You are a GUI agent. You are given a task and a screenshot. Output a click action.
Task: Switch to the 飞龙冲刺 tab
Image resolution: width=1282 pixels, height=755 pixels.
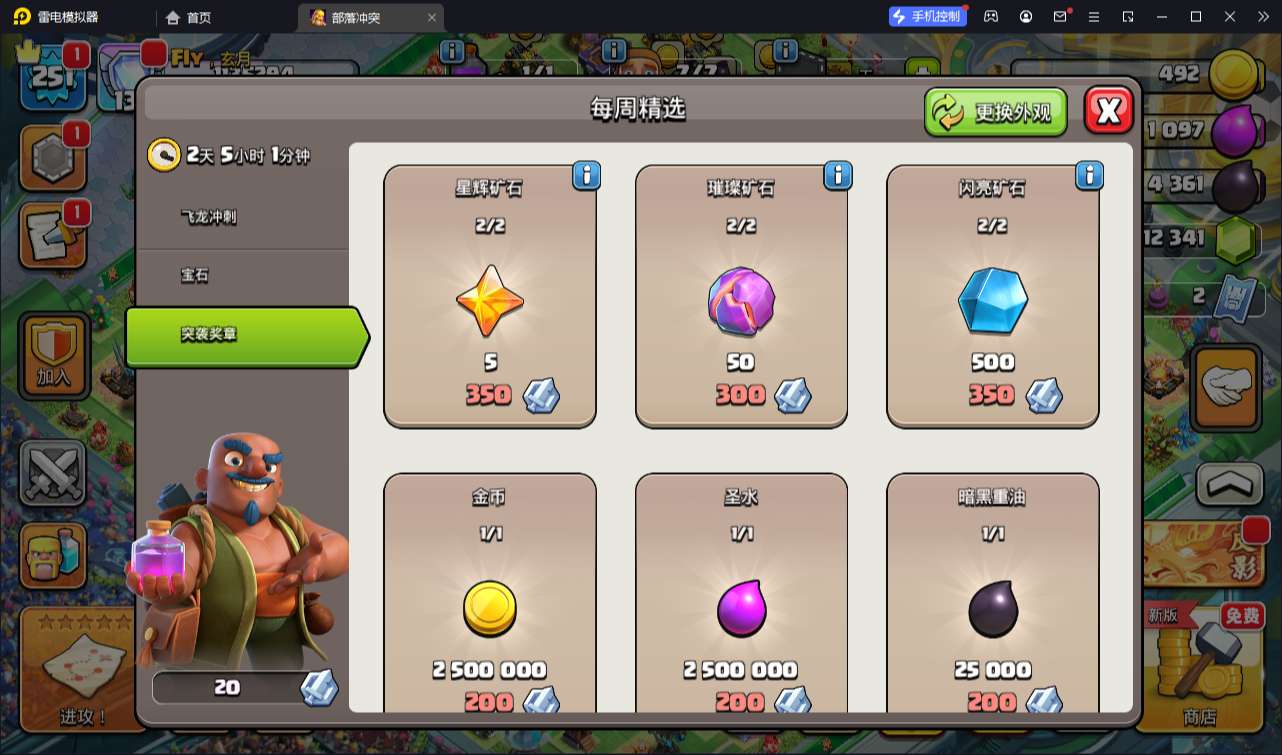pos(209,216)
